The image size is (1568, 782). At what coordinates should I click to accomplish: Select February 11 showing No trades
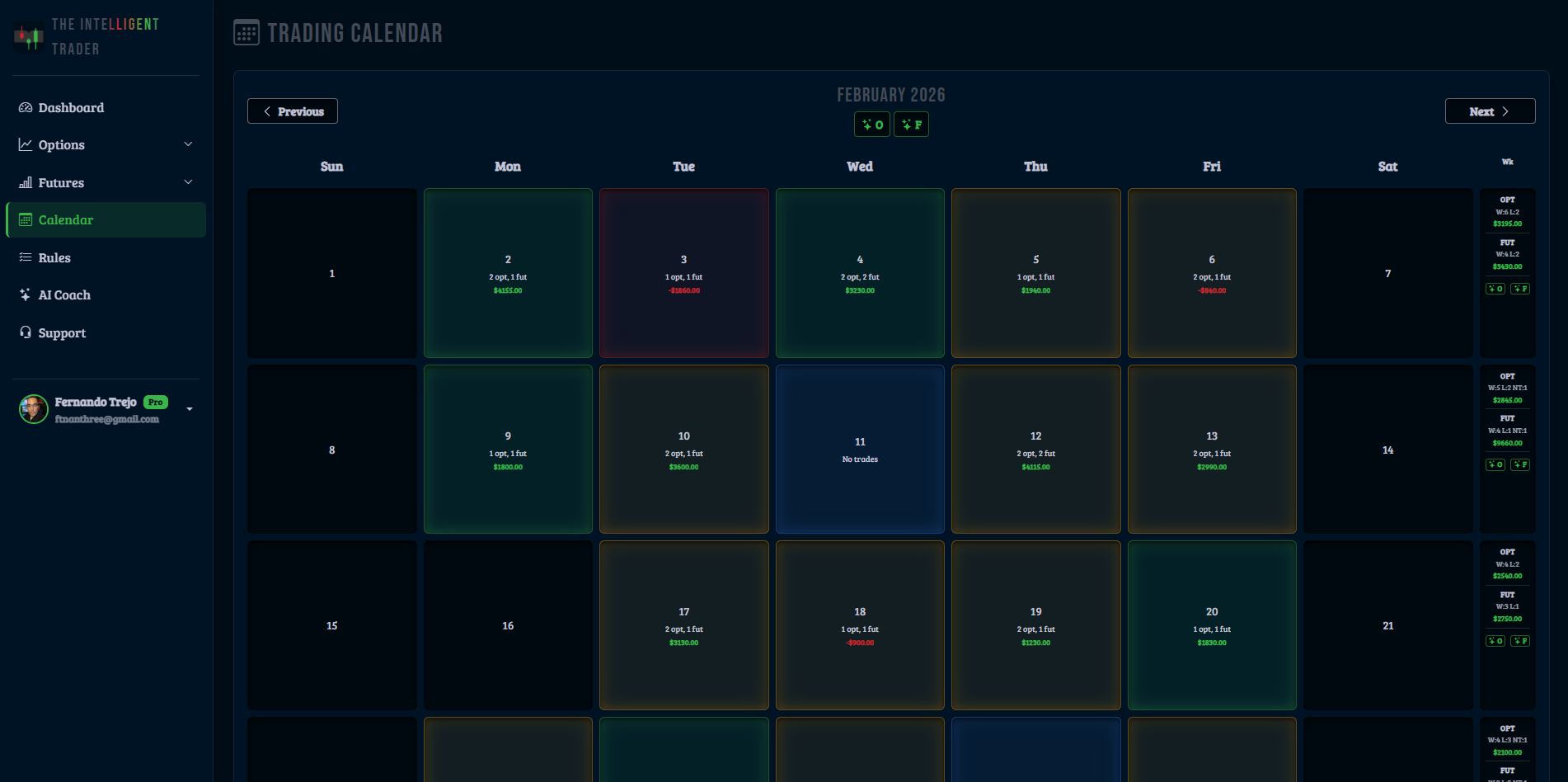[x=860, y=450]
